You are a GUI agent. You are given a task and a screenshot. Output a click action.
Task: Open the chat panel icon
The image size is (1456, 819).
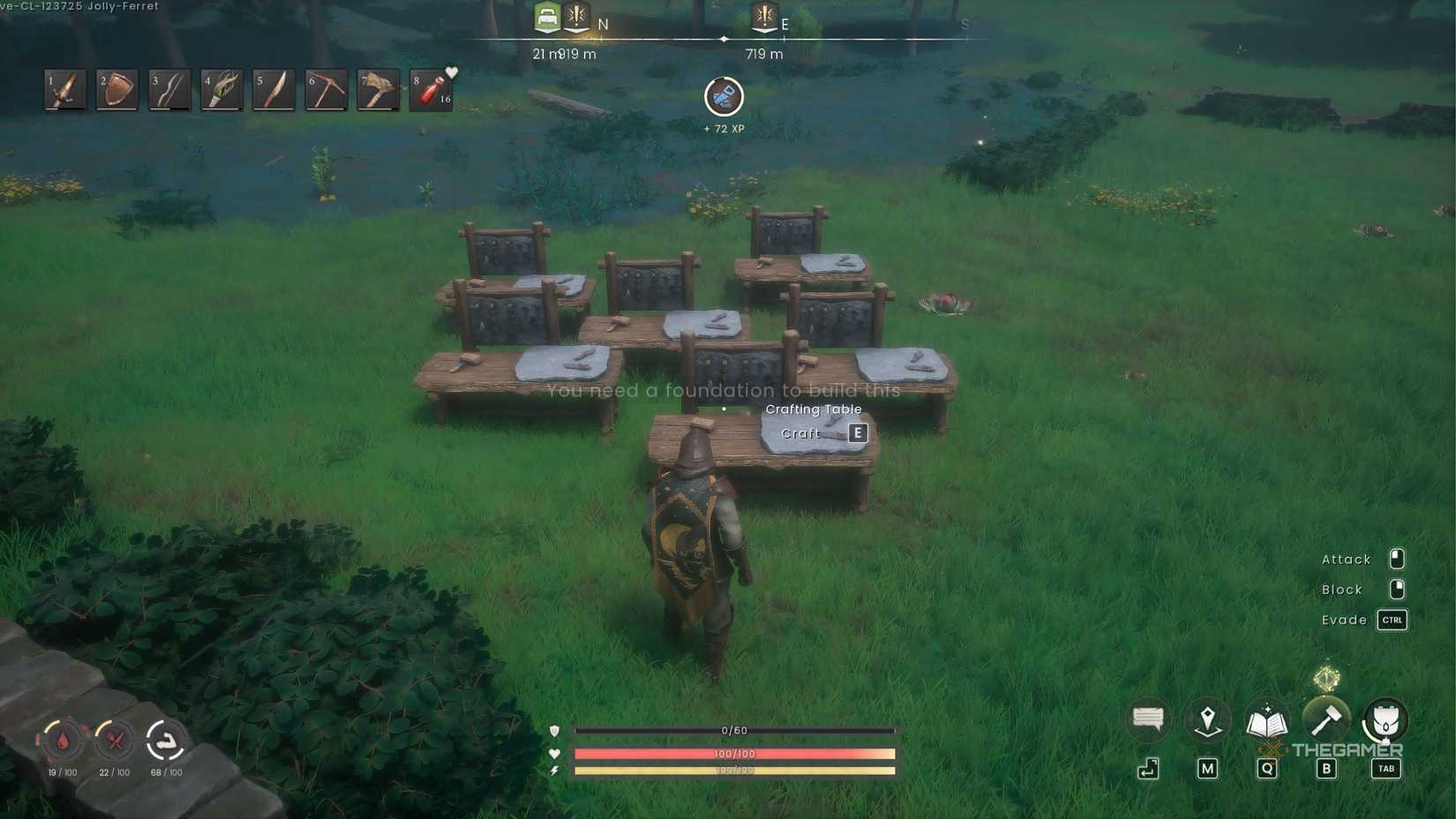1148,721
